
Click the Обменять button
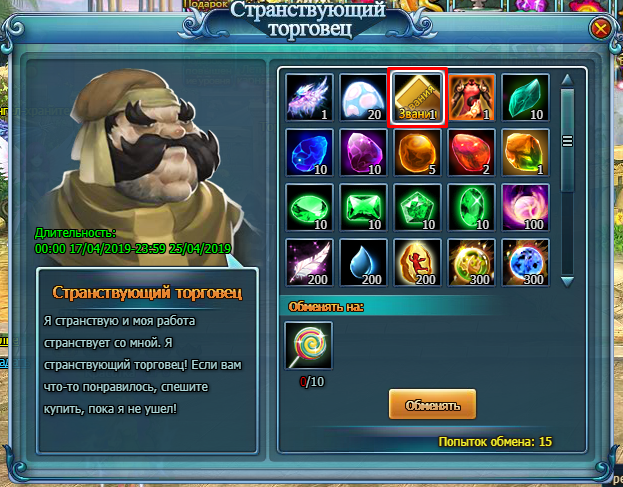coord(432,405)
